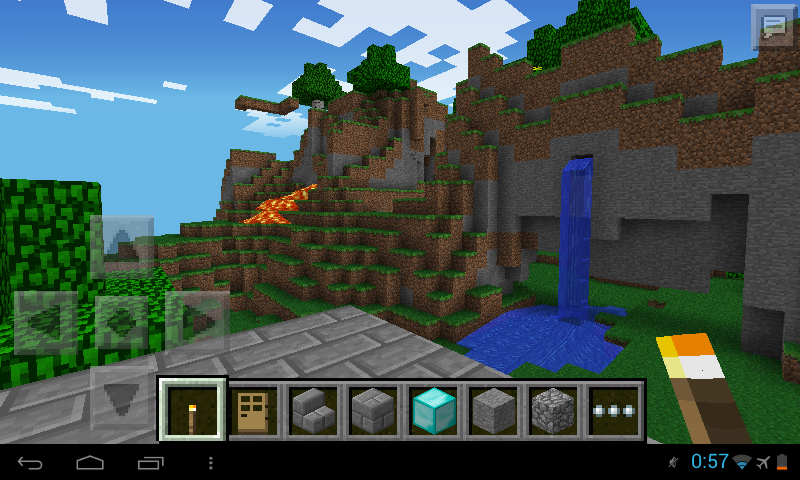800x480 pixels.
Task: Tap the move left arrow on the D-pad
Action: point(45,322)
